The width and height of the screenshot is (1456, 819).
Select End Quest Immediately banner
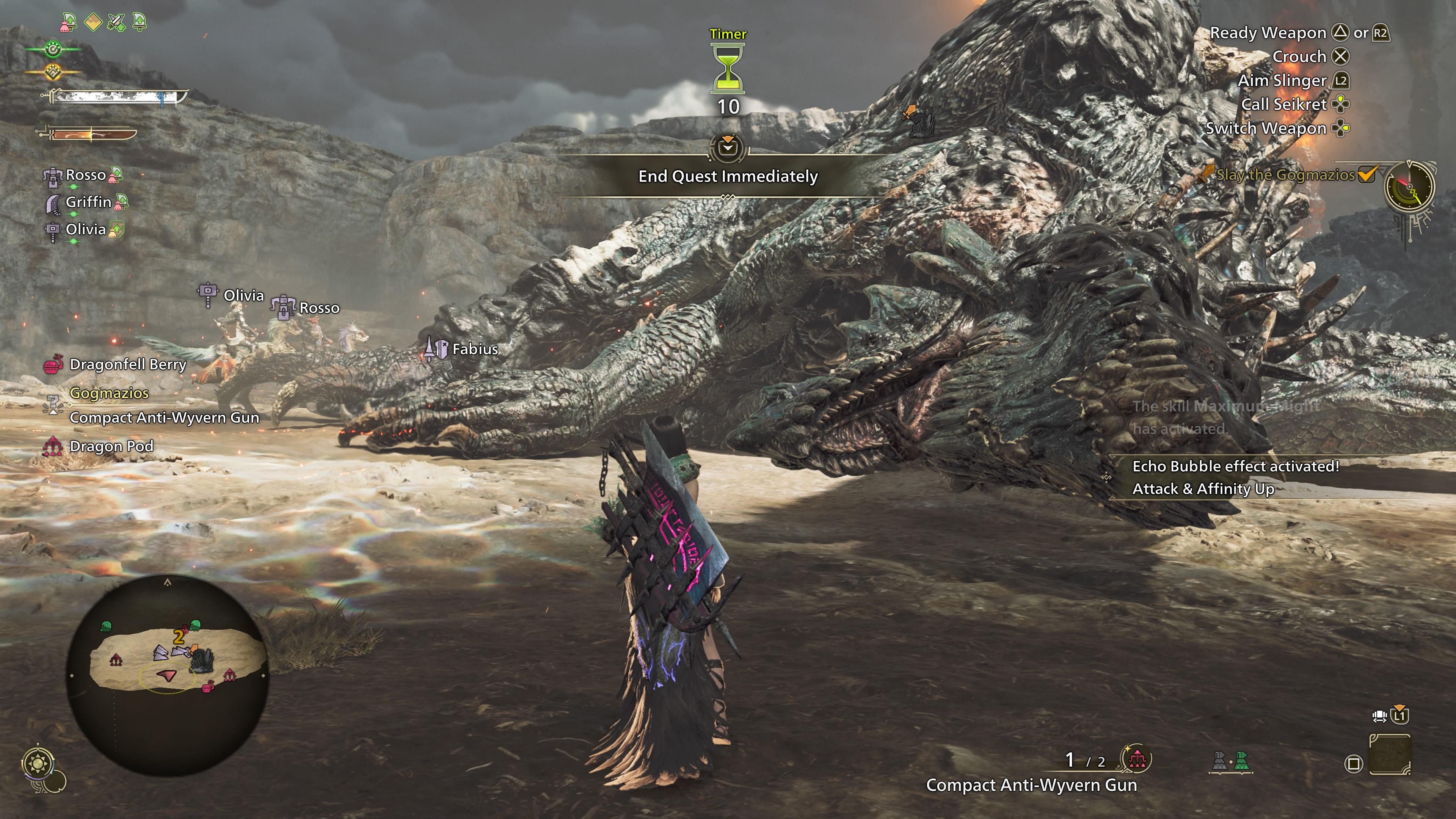tap(728, 176)
